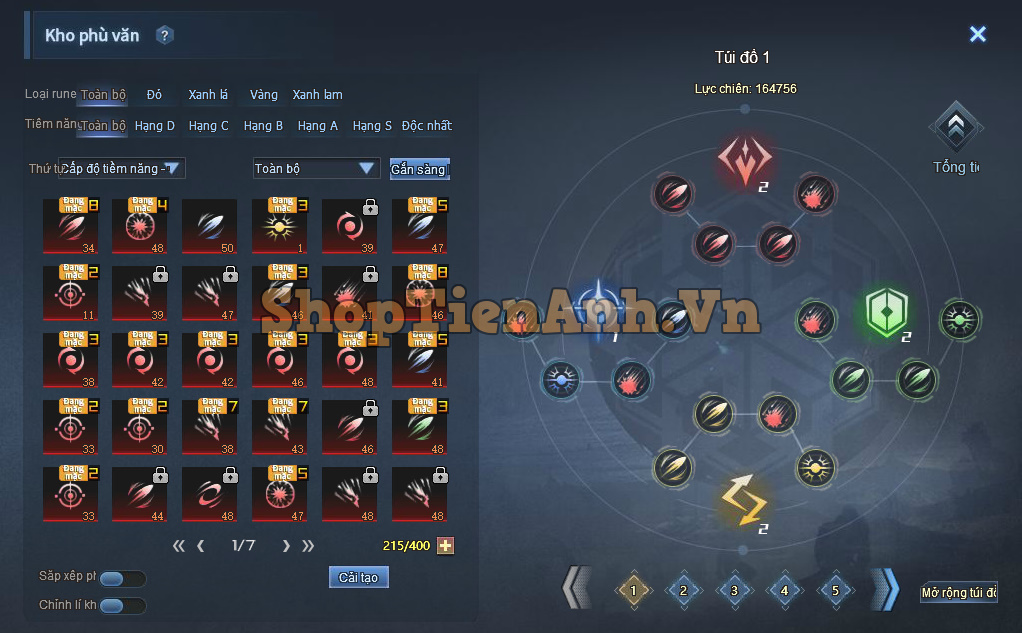This screenshot has height=633, width=1022.
Task: Select the green shield rune node
Action: pyautogui.click(x=886, y=314)
